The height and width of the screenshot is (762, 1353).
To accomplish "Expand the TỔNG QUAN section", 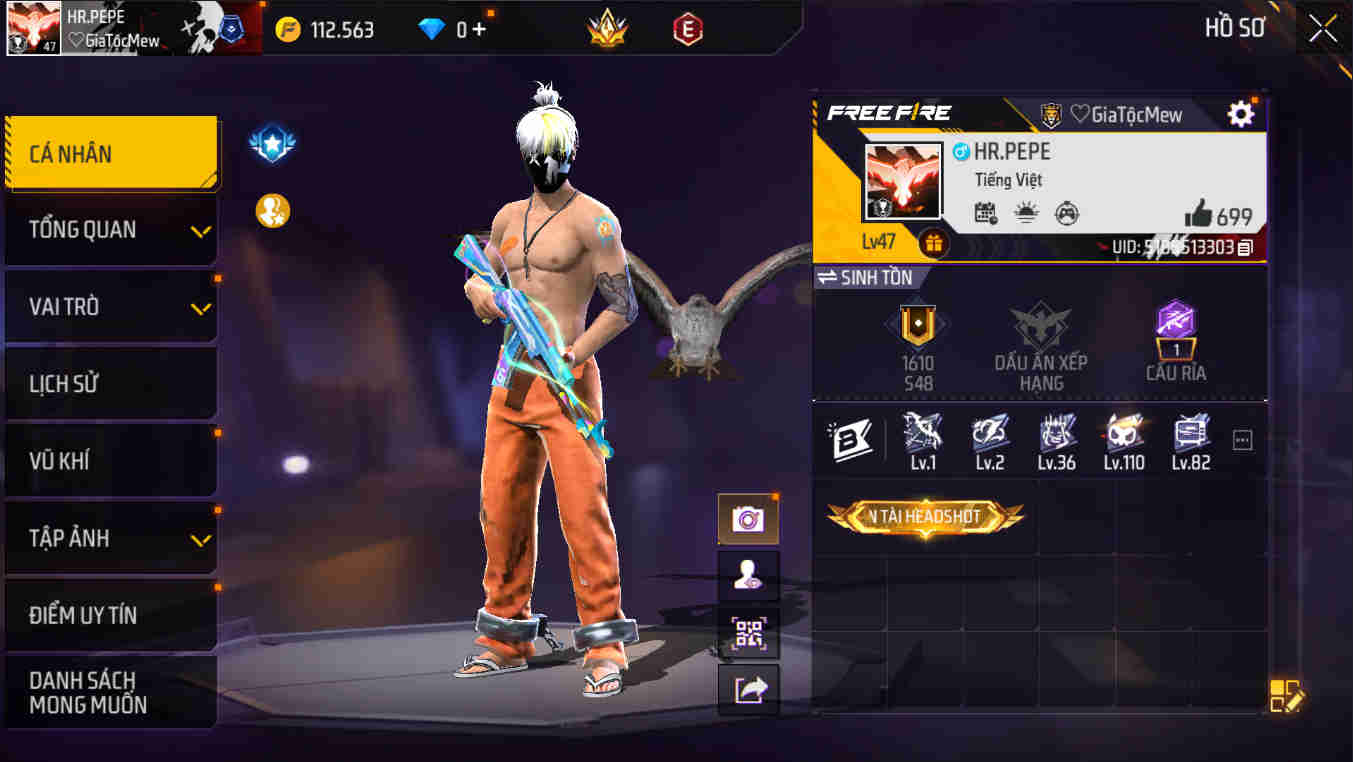I will pos(110,229).
